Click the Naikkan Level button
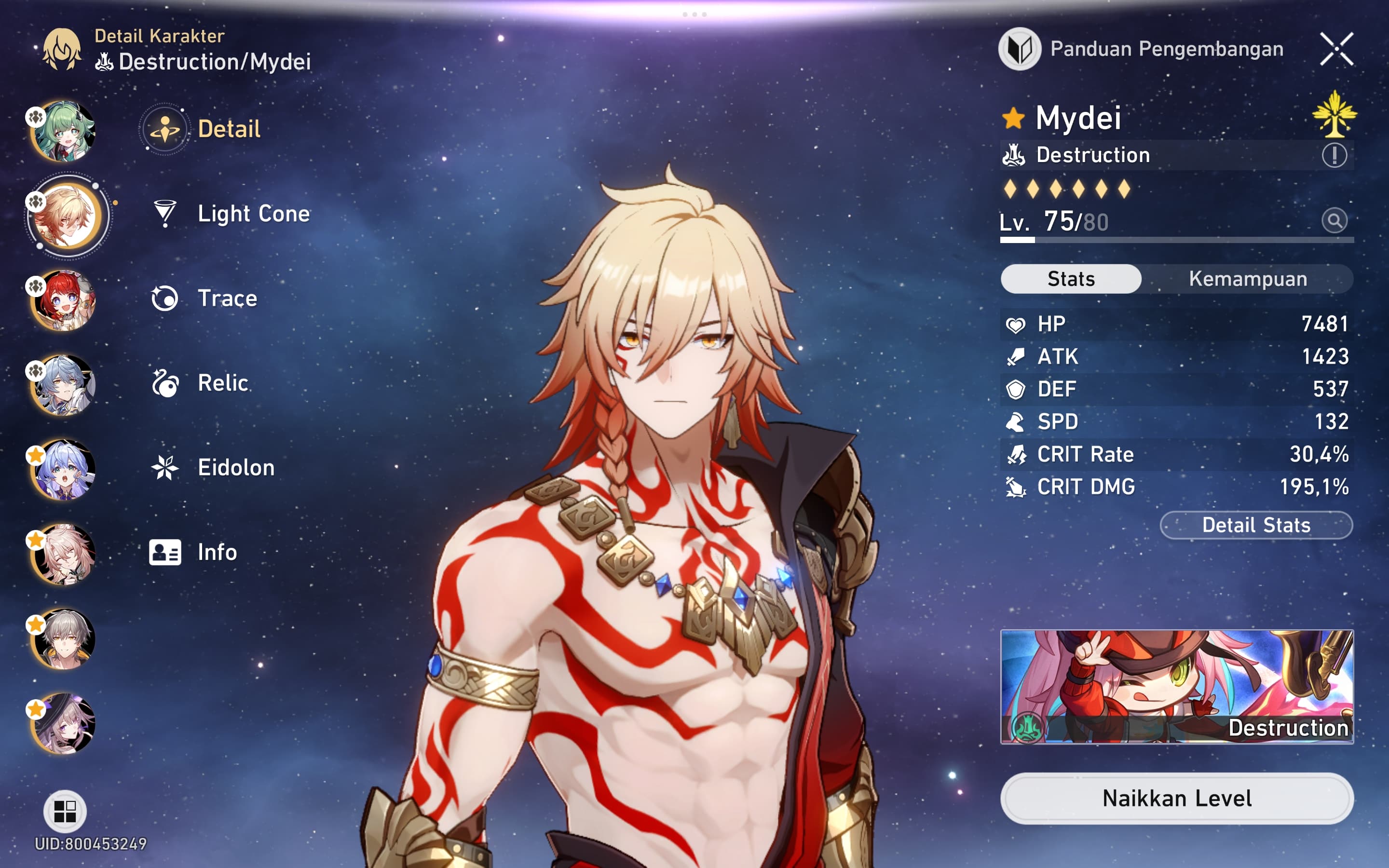Viewport: 1389px width, 868px height. [x=1177, y=799]
